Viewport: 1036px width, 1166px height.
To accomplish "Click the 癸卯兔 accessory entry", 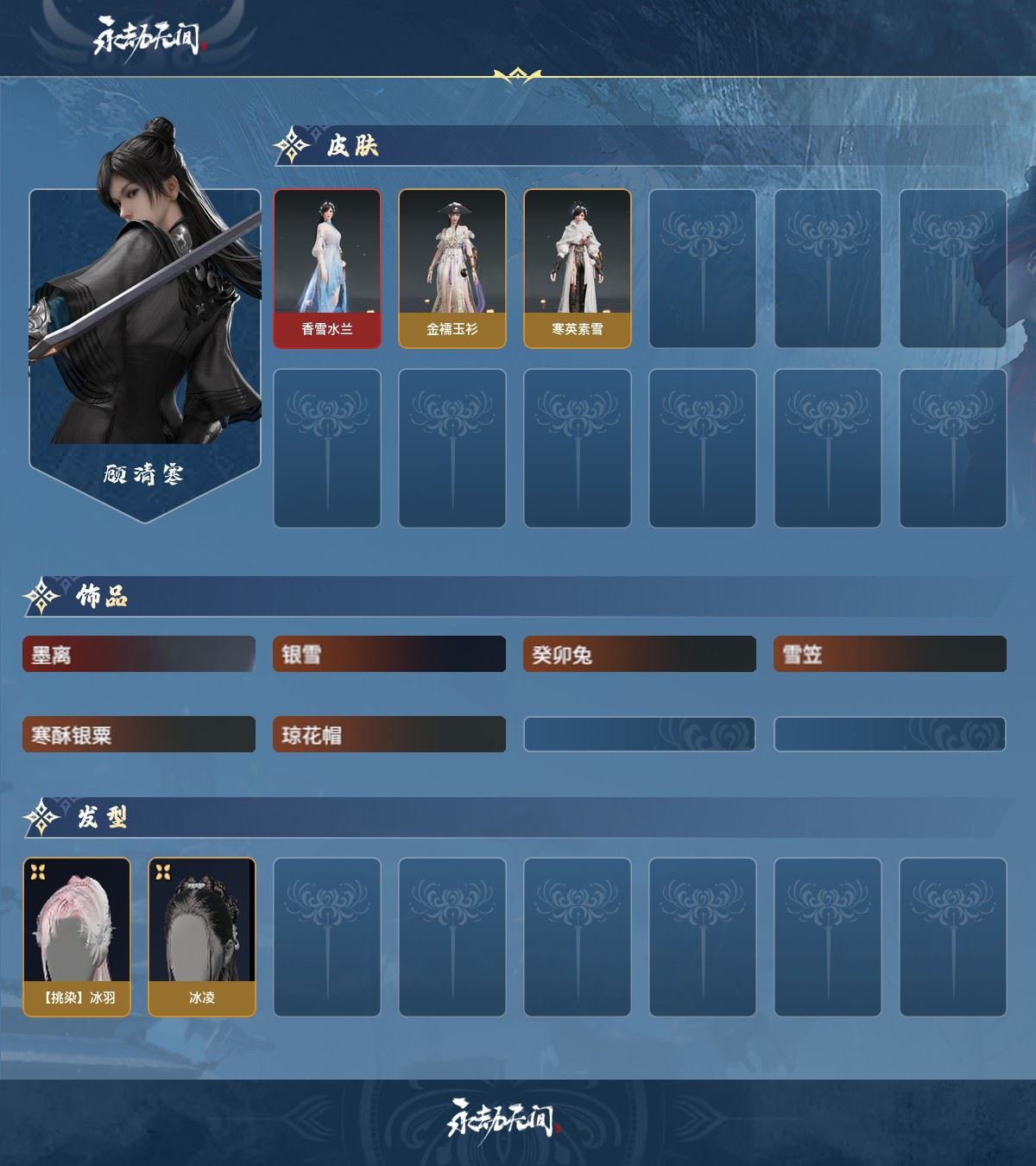I will [640, 655].
